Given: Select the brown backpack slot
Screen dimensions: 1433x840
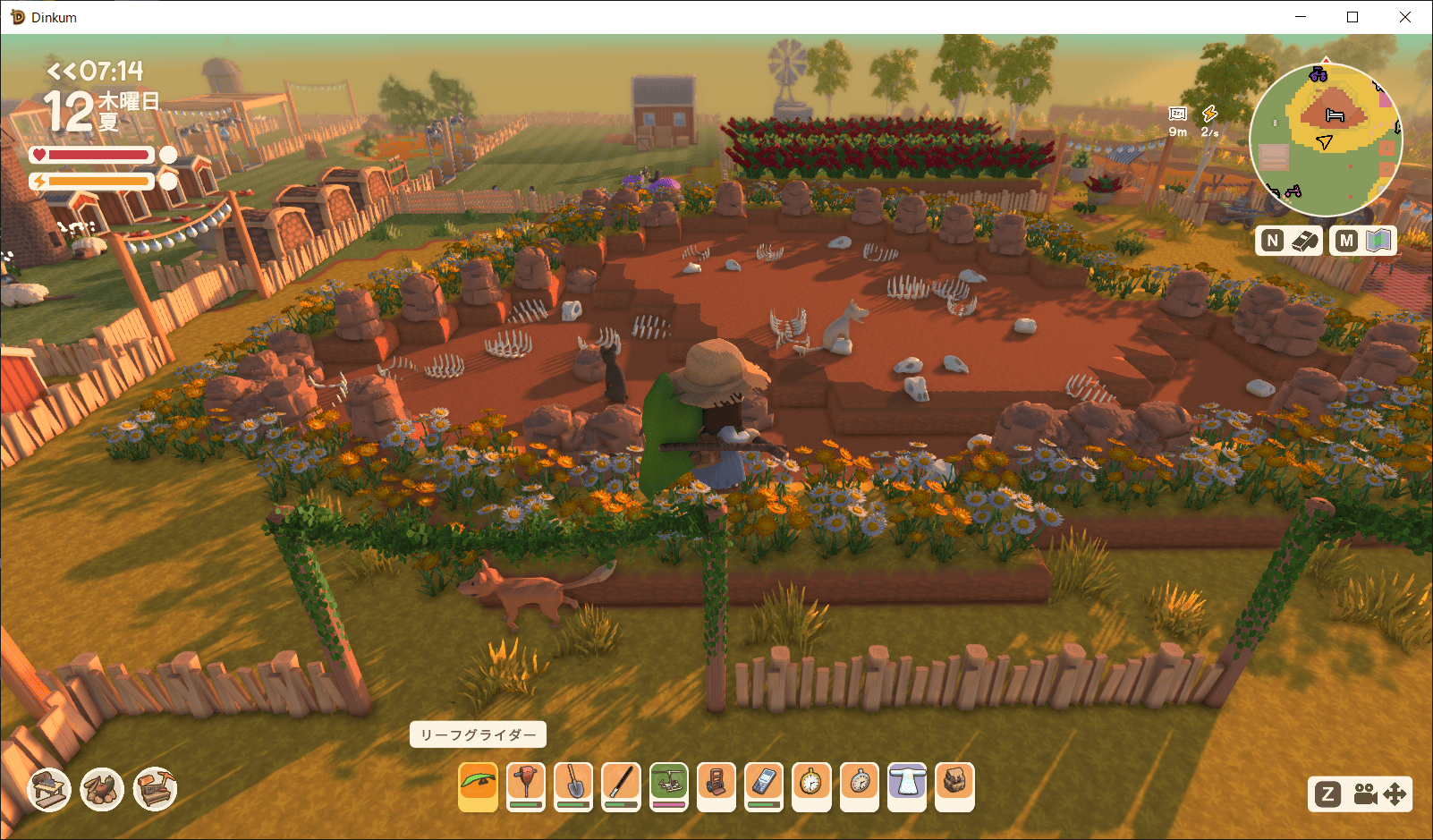Looking at the screenshot, I should click(954, 786).
